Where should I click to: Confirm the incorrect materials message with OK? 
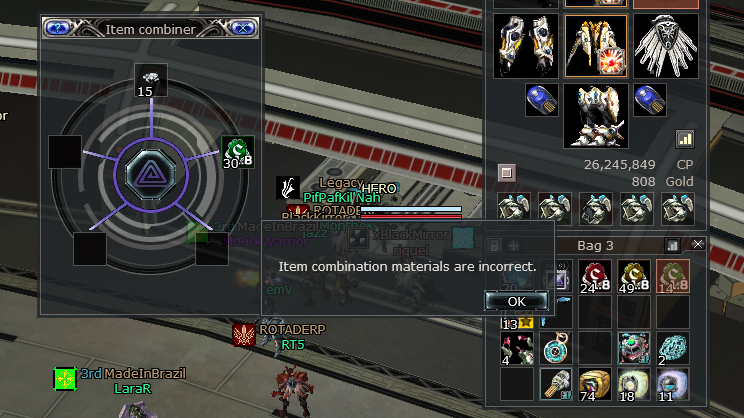[x=516, y=301]
